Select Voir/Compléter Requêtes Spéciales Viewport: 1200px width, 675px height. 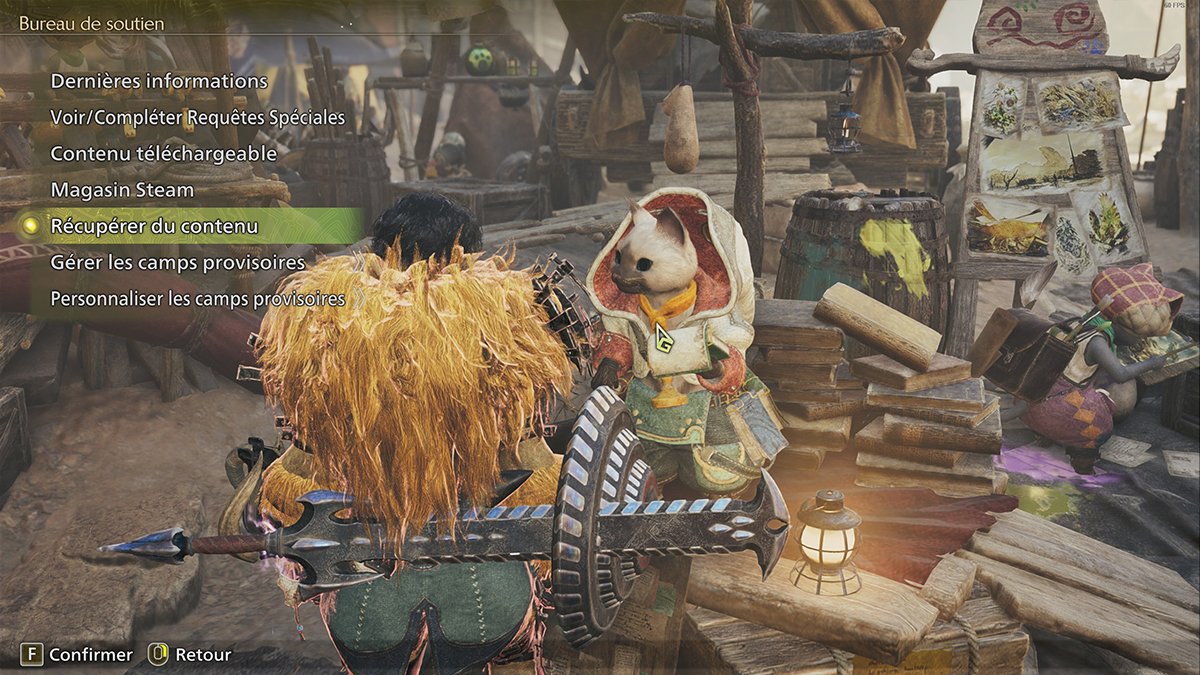(197, 117)
